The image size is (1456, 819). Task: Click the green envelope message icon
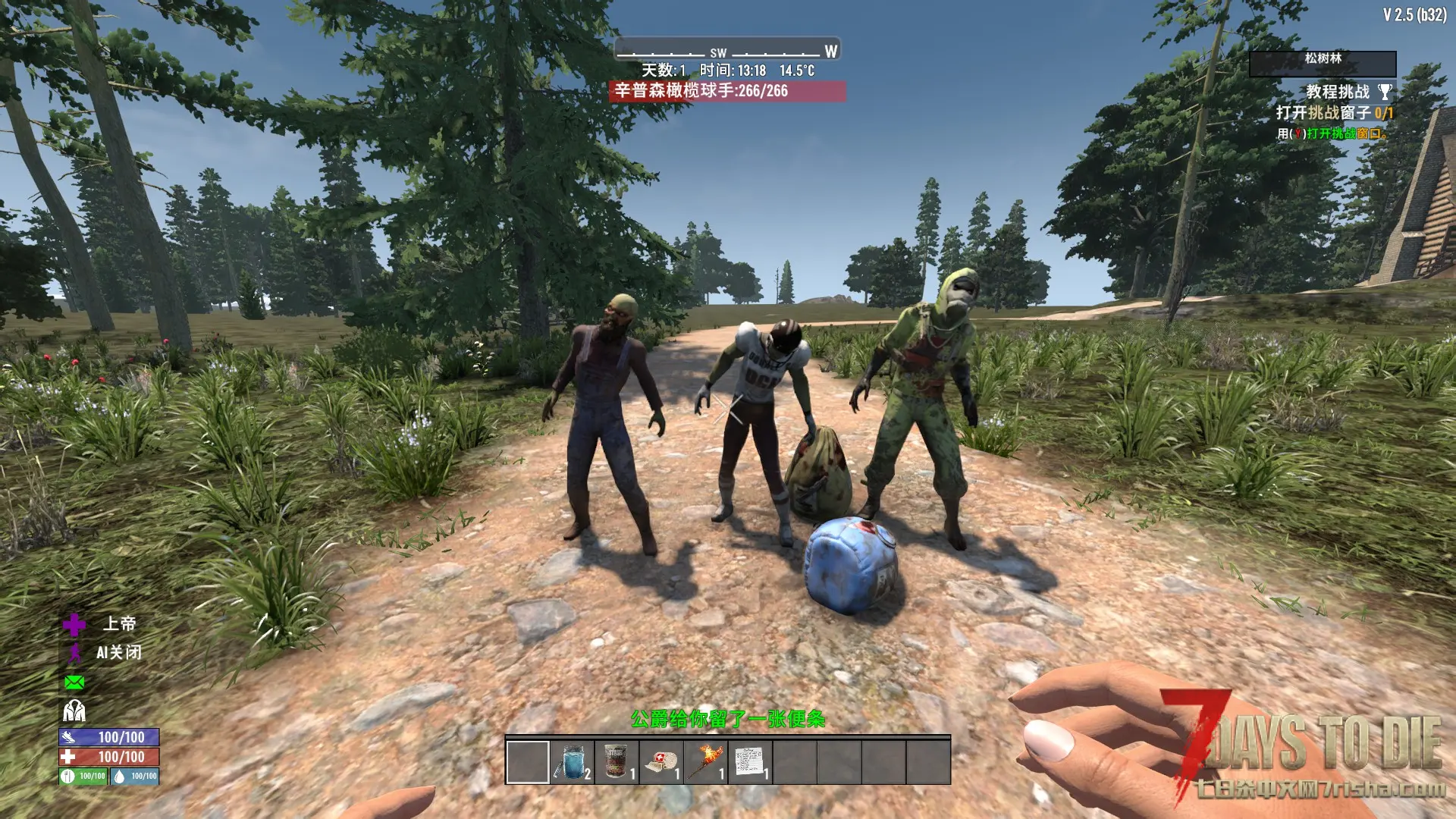74,682
